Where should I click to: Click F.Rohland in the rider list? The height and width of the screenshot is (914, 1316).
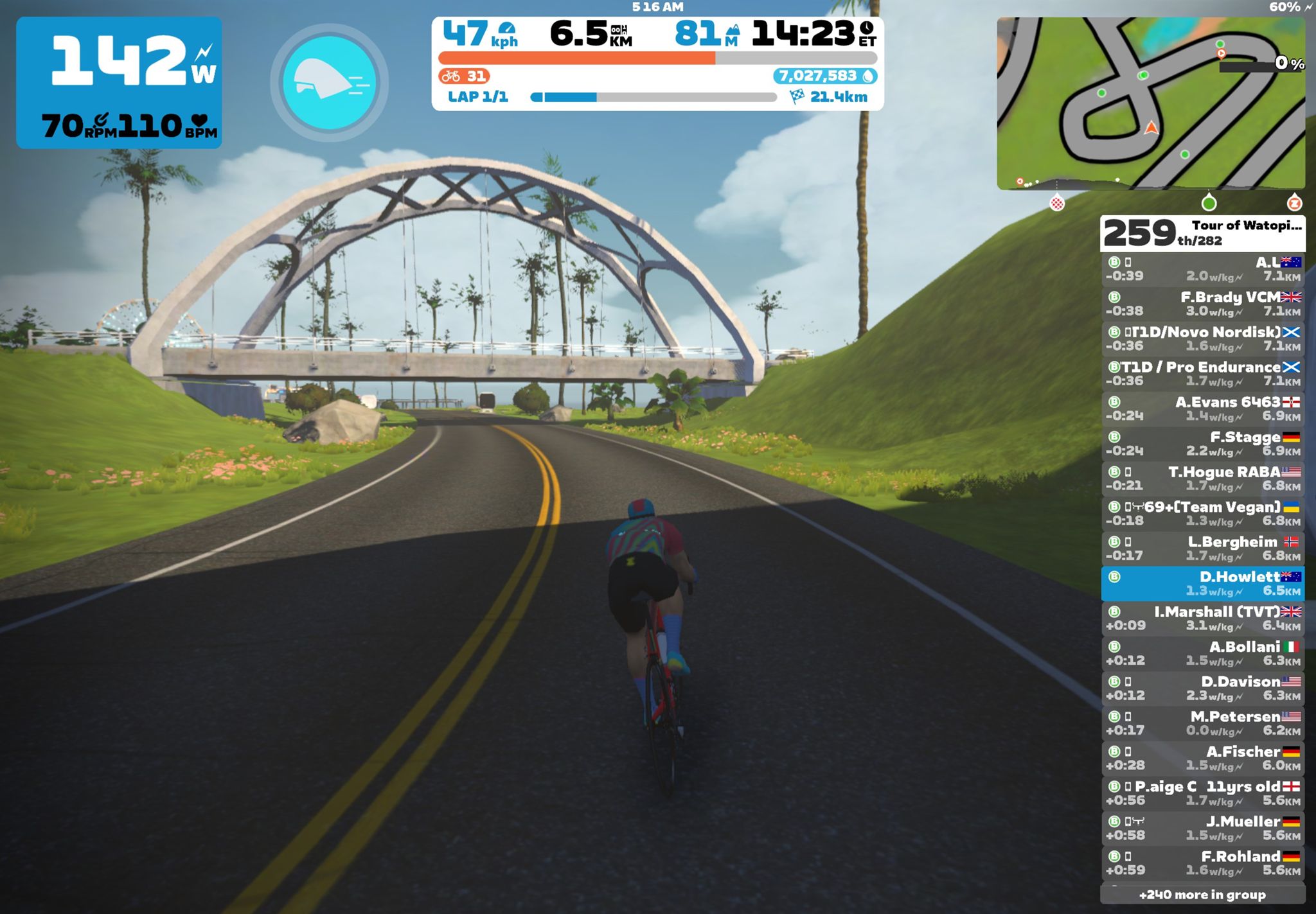[x=1202, y=863]
